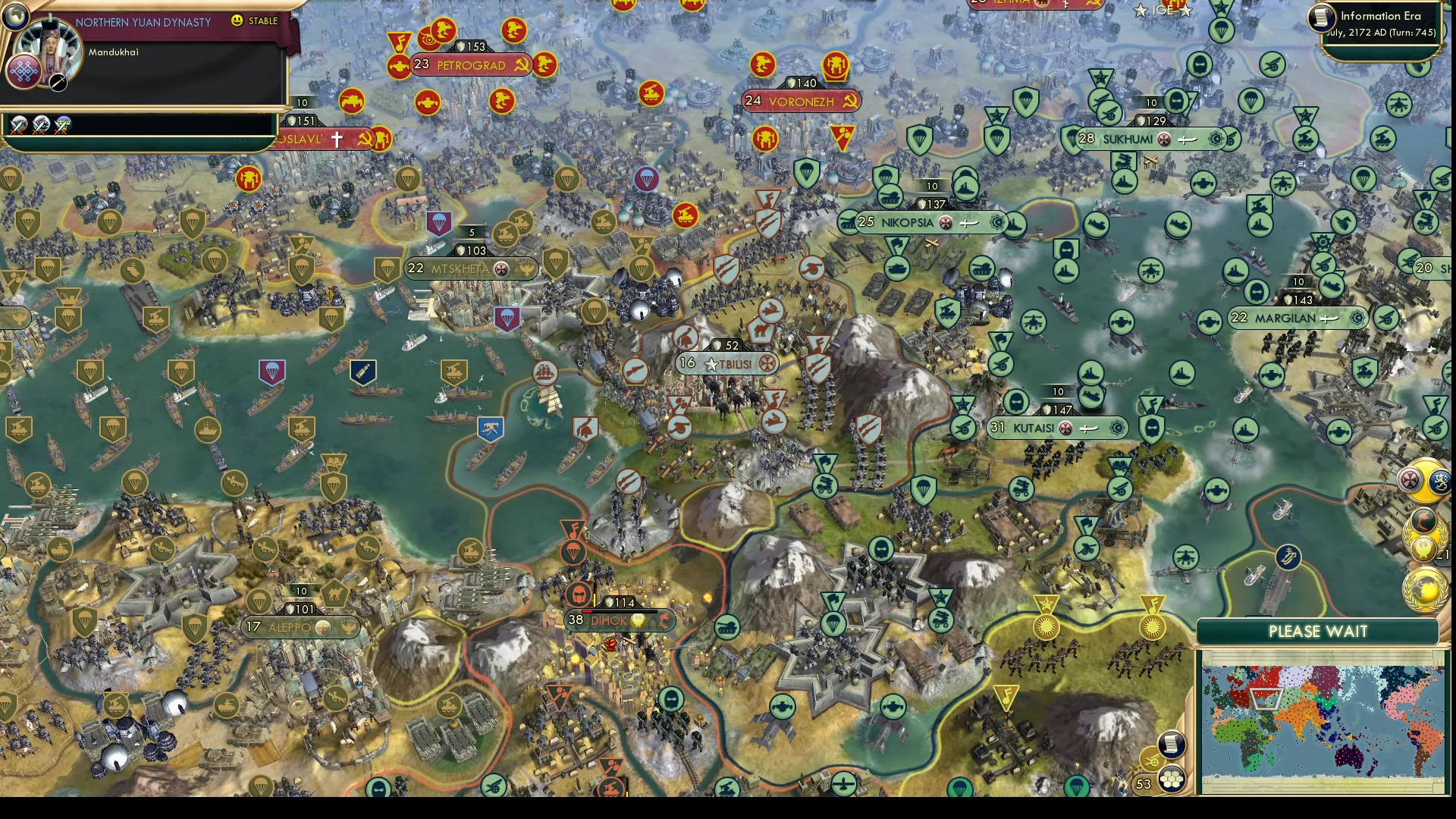This screenshot has width=1456, height=819.
Task: Click the globe victory notification medallion
Action: click(x=1425, y=590)
